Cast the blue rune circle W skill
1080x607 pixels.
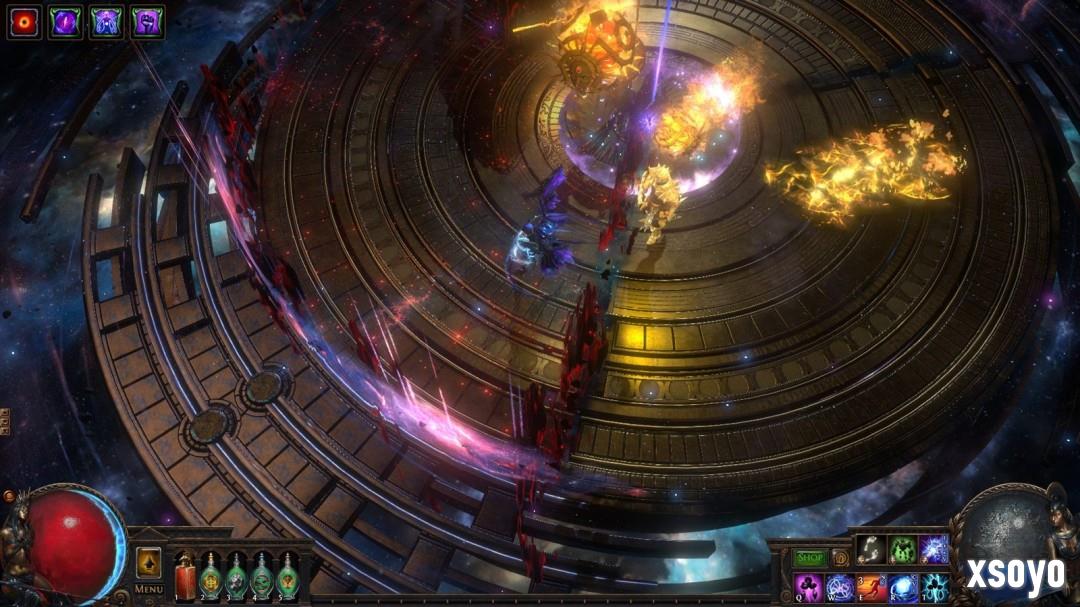tap(840, 587)
